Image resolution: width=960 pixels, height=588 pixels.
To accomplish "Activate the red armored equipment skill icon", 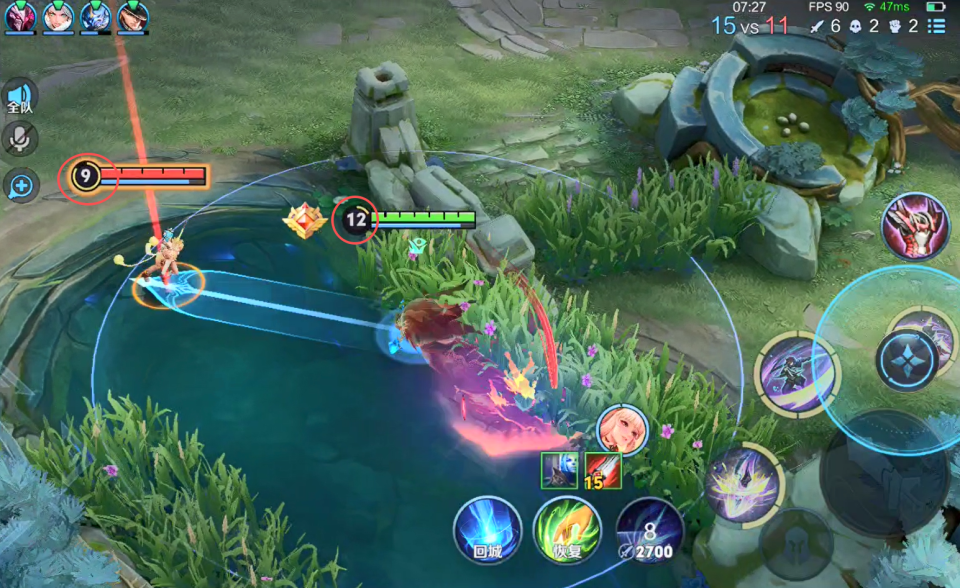I will click(x=914, y=226).
